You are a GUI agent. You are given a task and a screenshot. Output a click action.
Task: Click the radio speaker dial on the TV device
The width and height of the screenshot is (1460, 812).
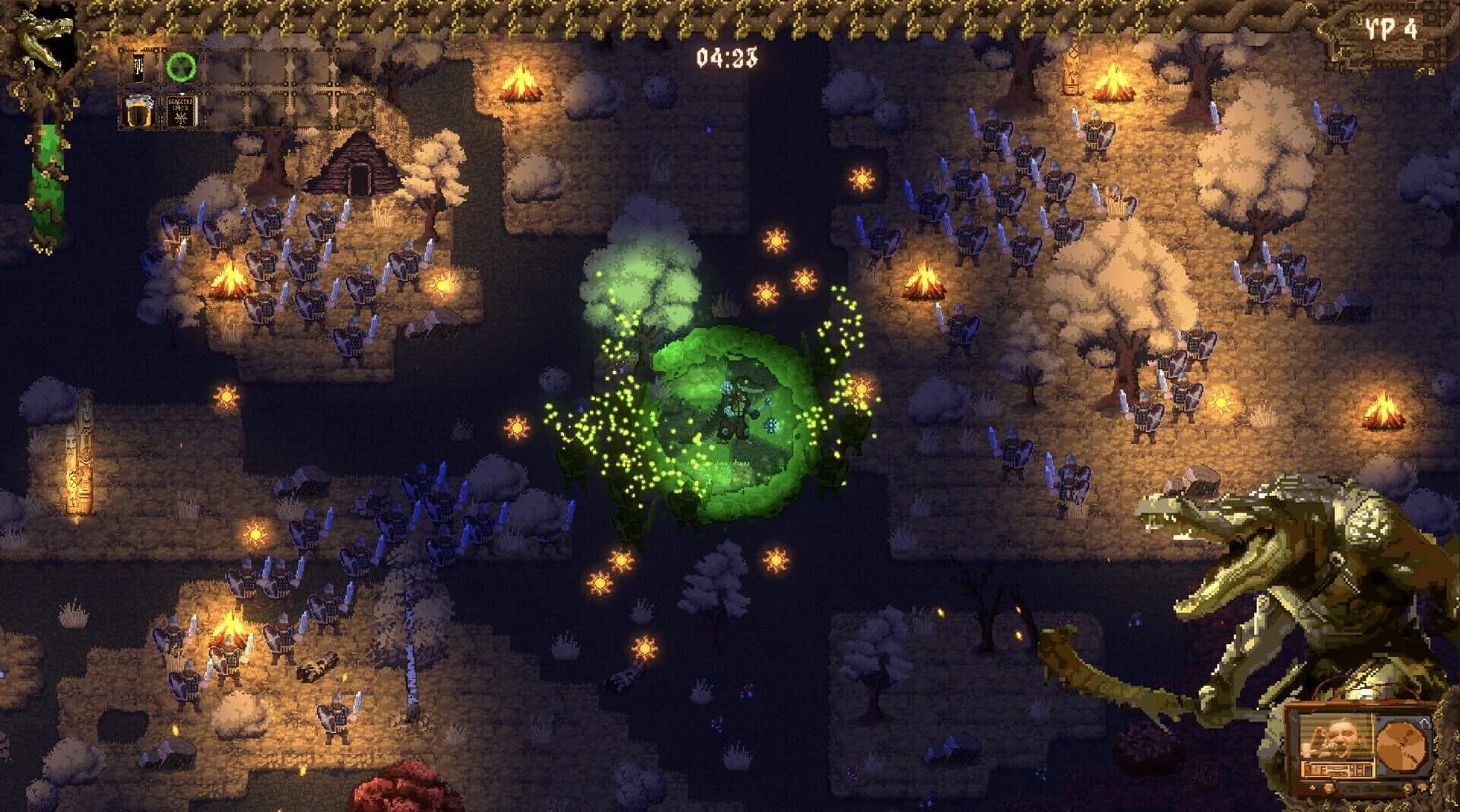[1402, 745]
